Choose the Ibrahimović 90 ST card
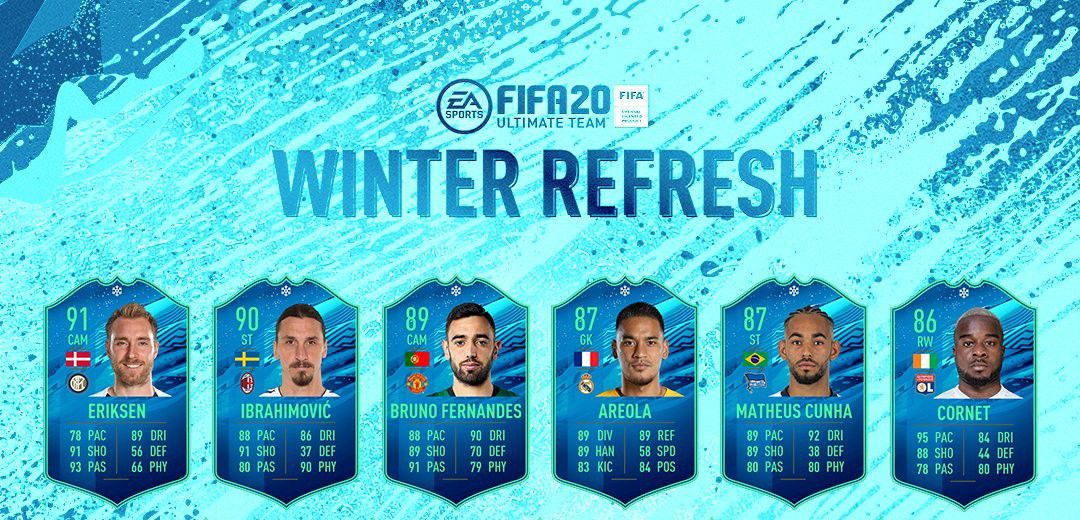Viewport: 1080px width, 520px height. click(287, 390)
